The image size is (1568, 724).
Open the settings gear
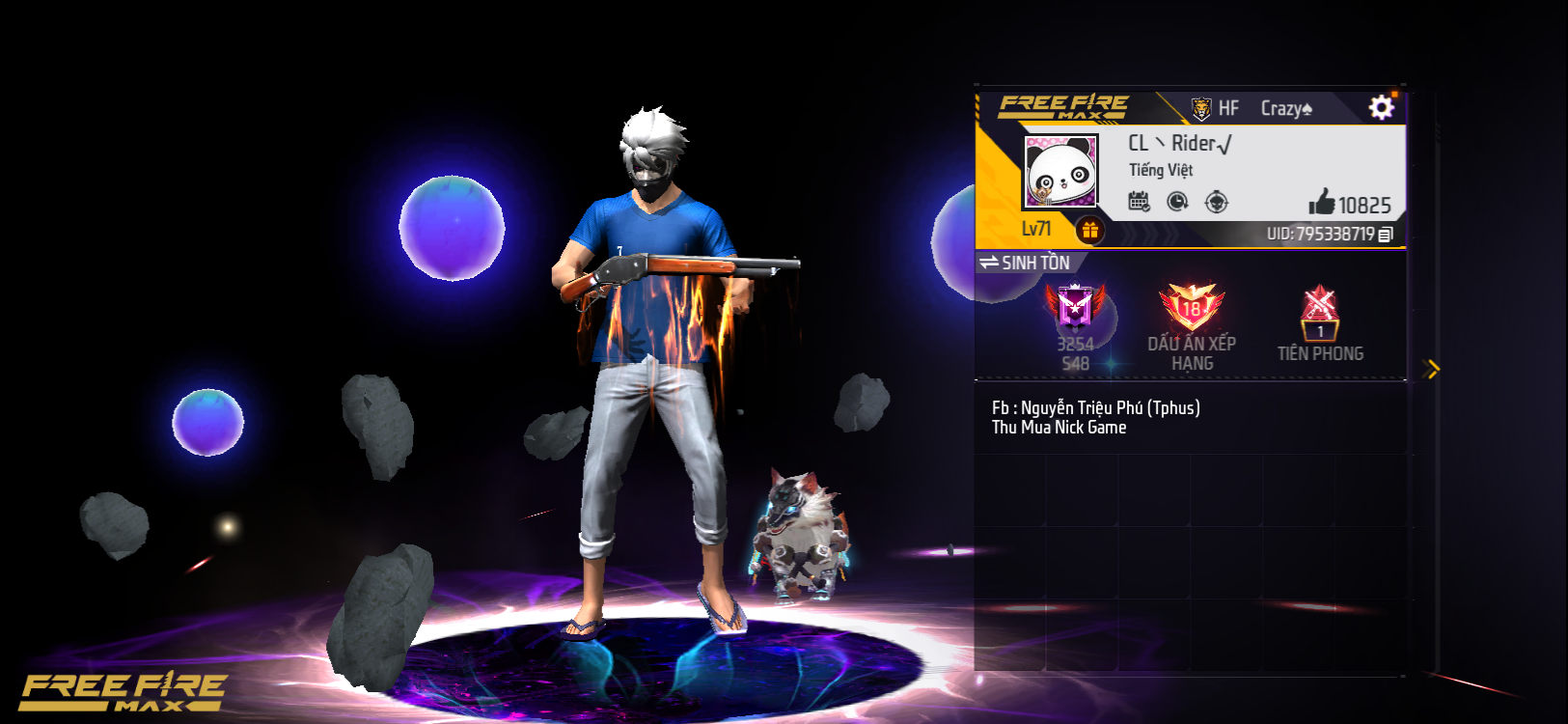tap(1382, 106)
